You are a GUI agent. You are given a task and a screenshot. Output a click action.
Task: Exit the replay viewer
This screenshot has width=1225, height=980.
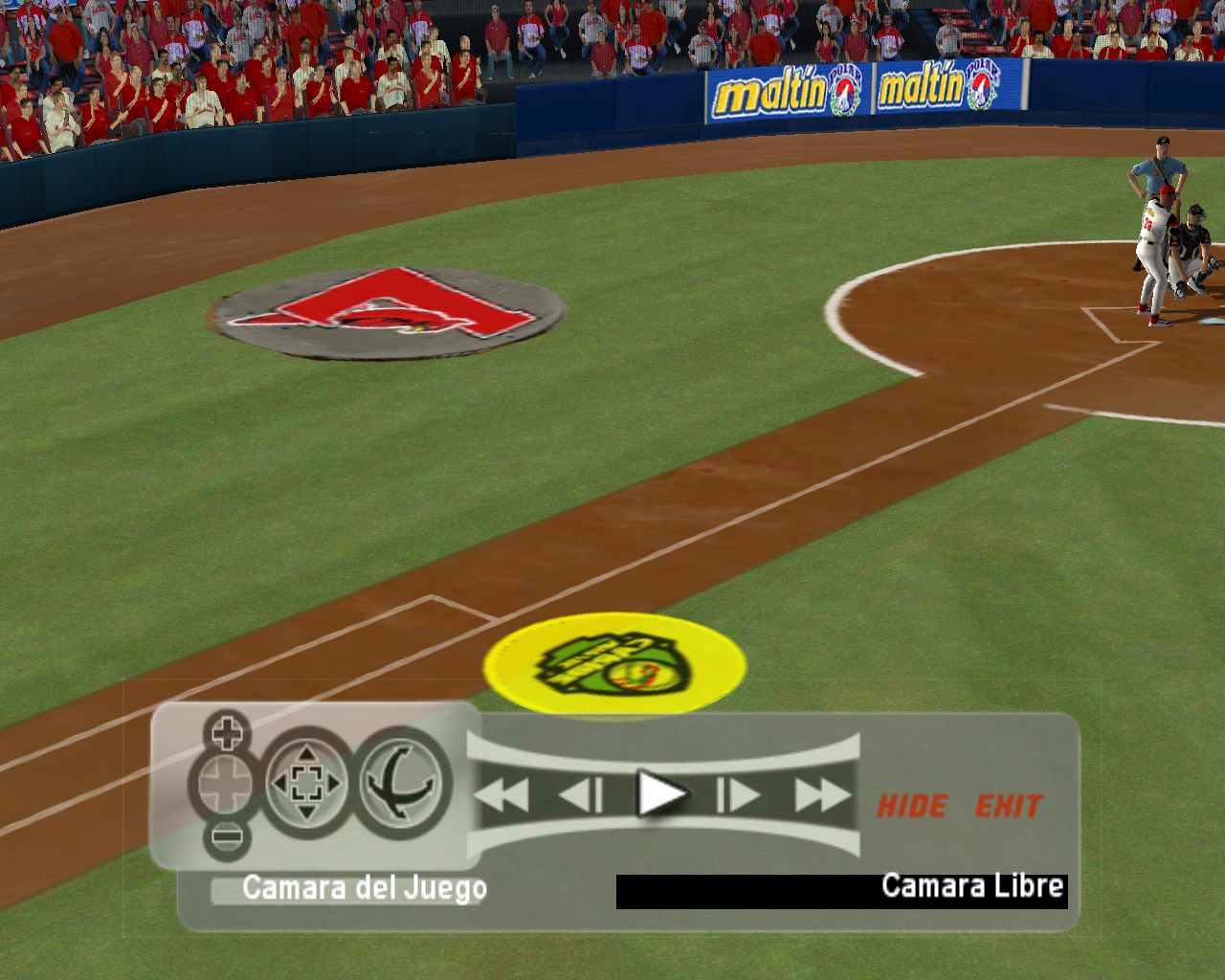click(x=1008, y=807)
